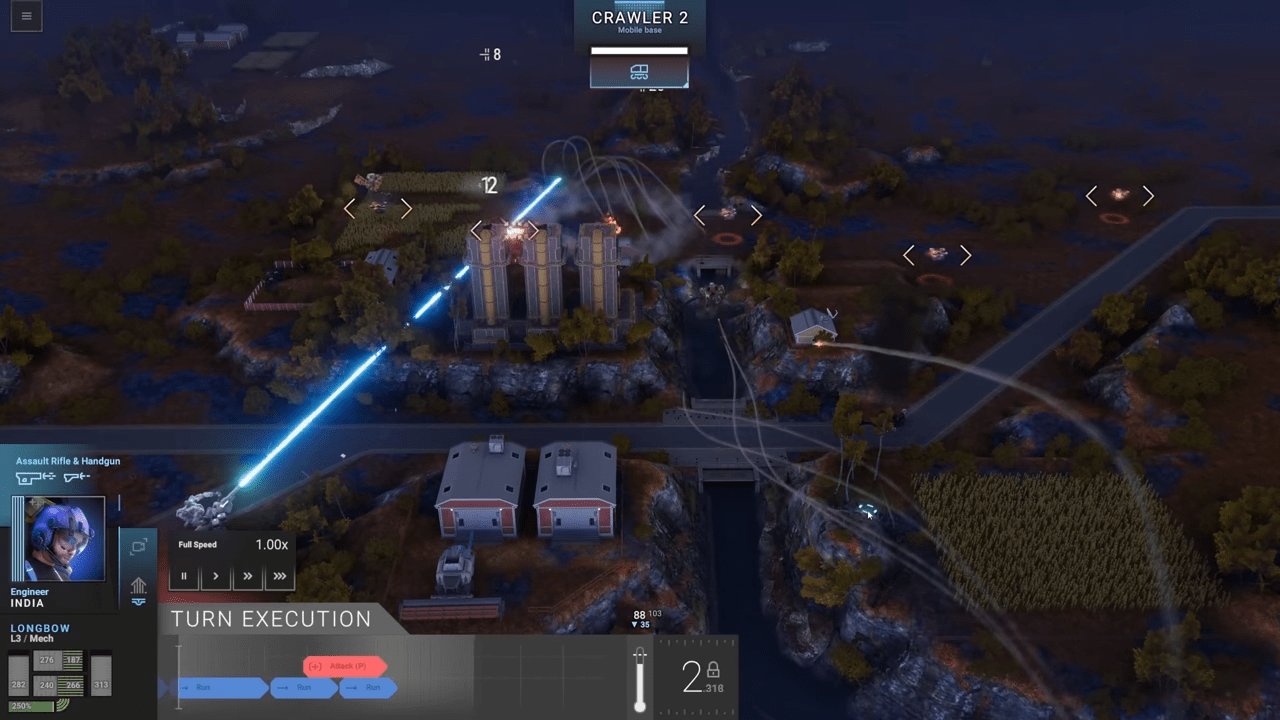The height and width of the screenshot is (720, 1280).
Task: Click the red Attack (P) timeline action
Action: 345,666
